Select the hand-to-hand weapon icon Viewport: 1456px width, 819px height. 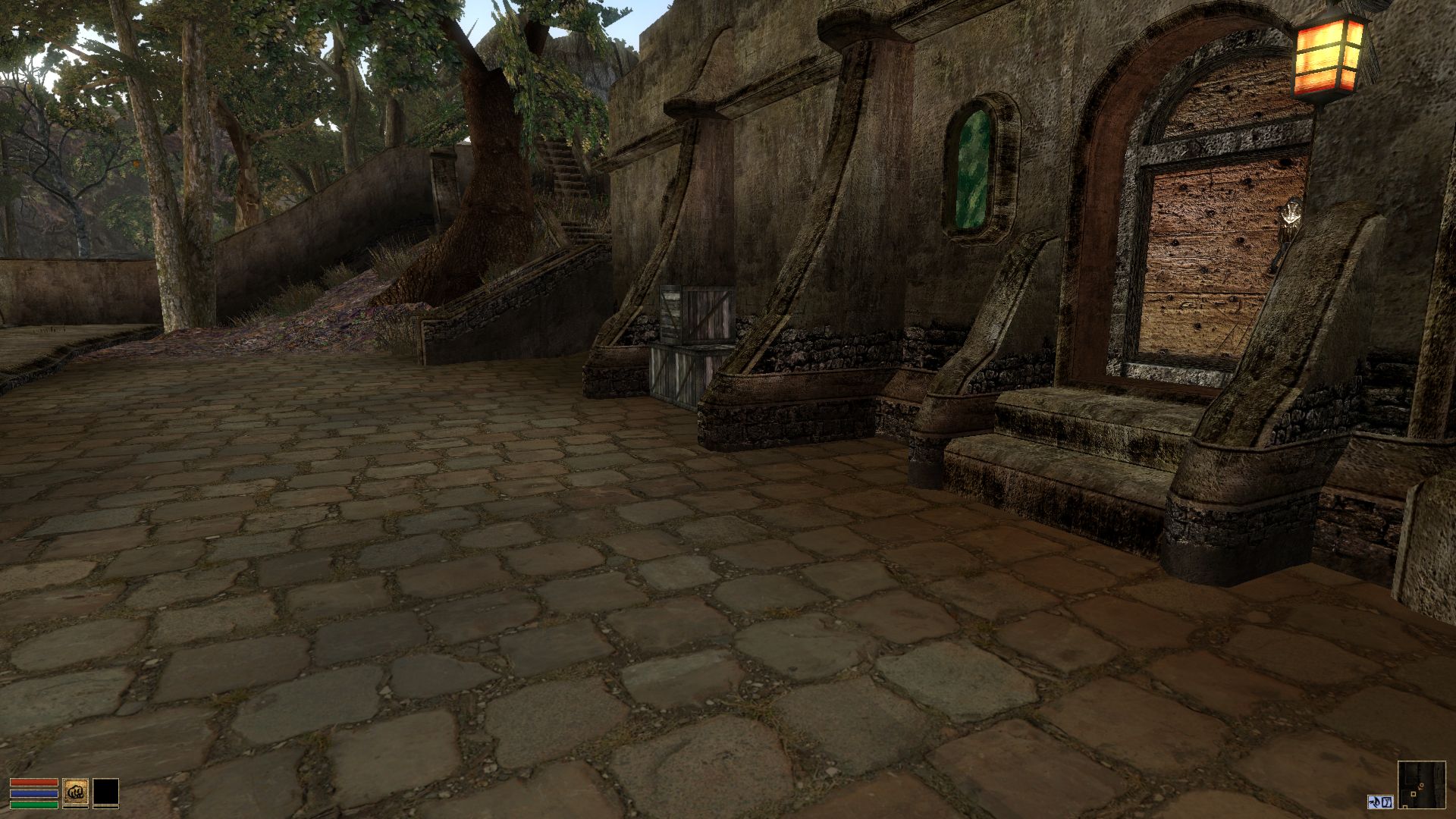76,791
